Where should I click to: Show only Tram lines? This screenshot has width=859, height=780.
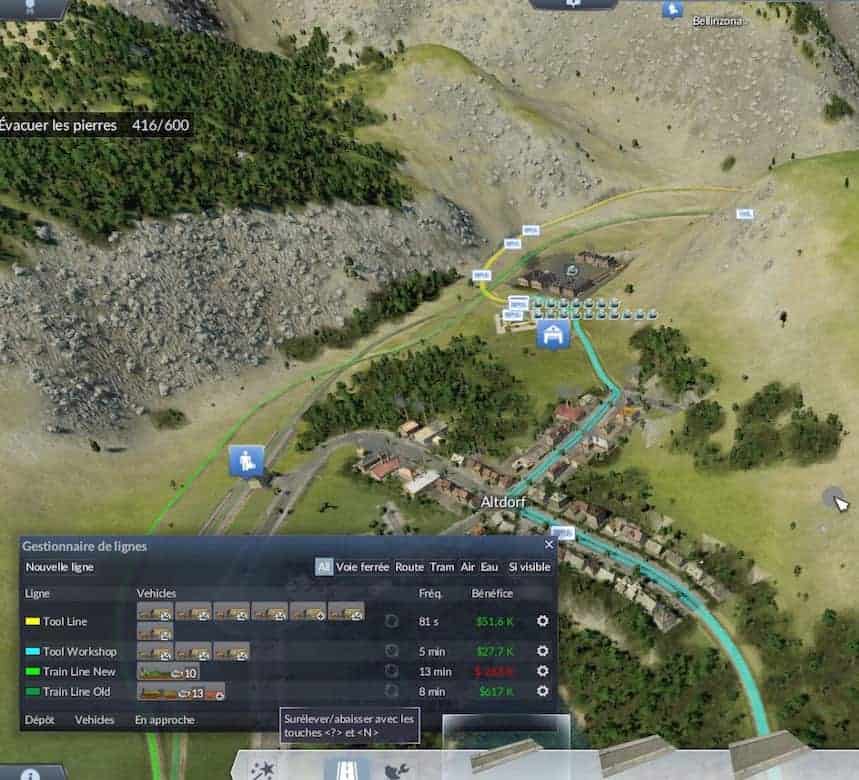[442, 567]
